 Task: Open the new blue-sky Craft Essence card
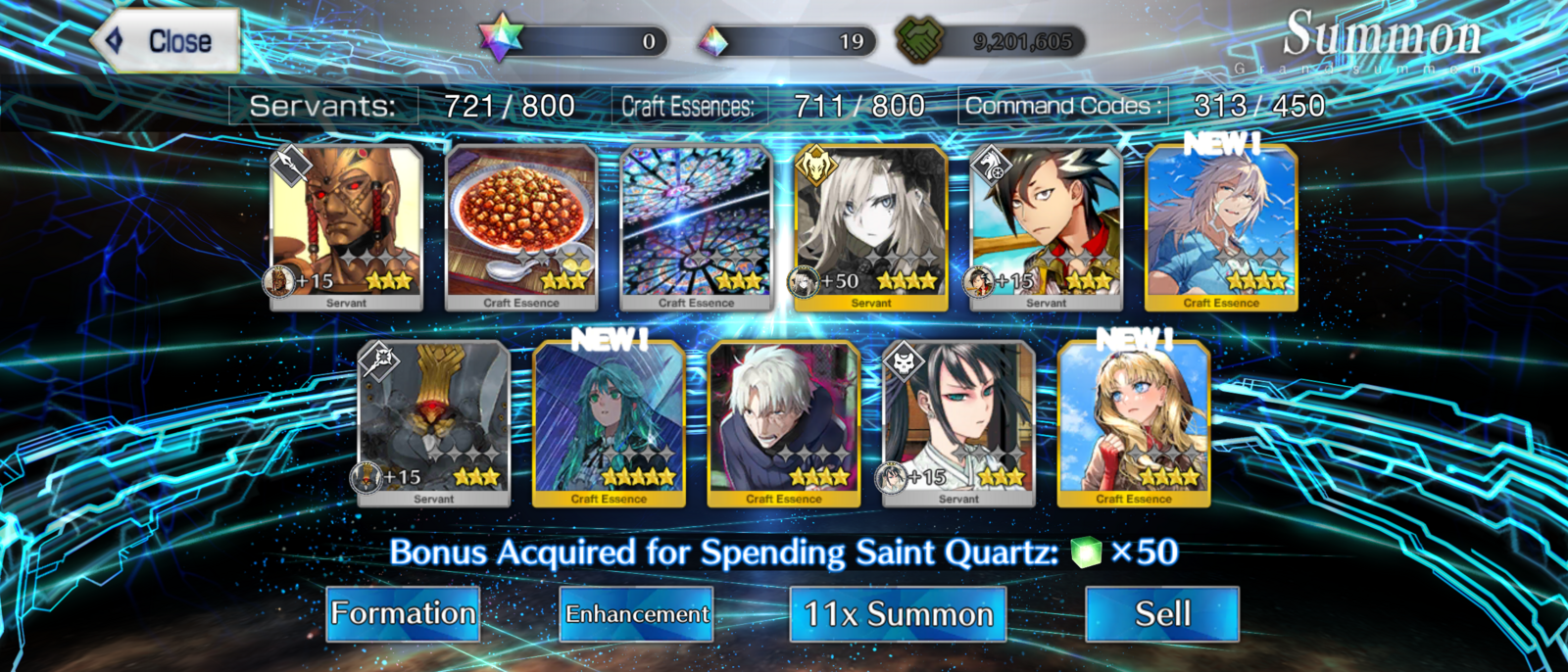tap(1221, 228)
